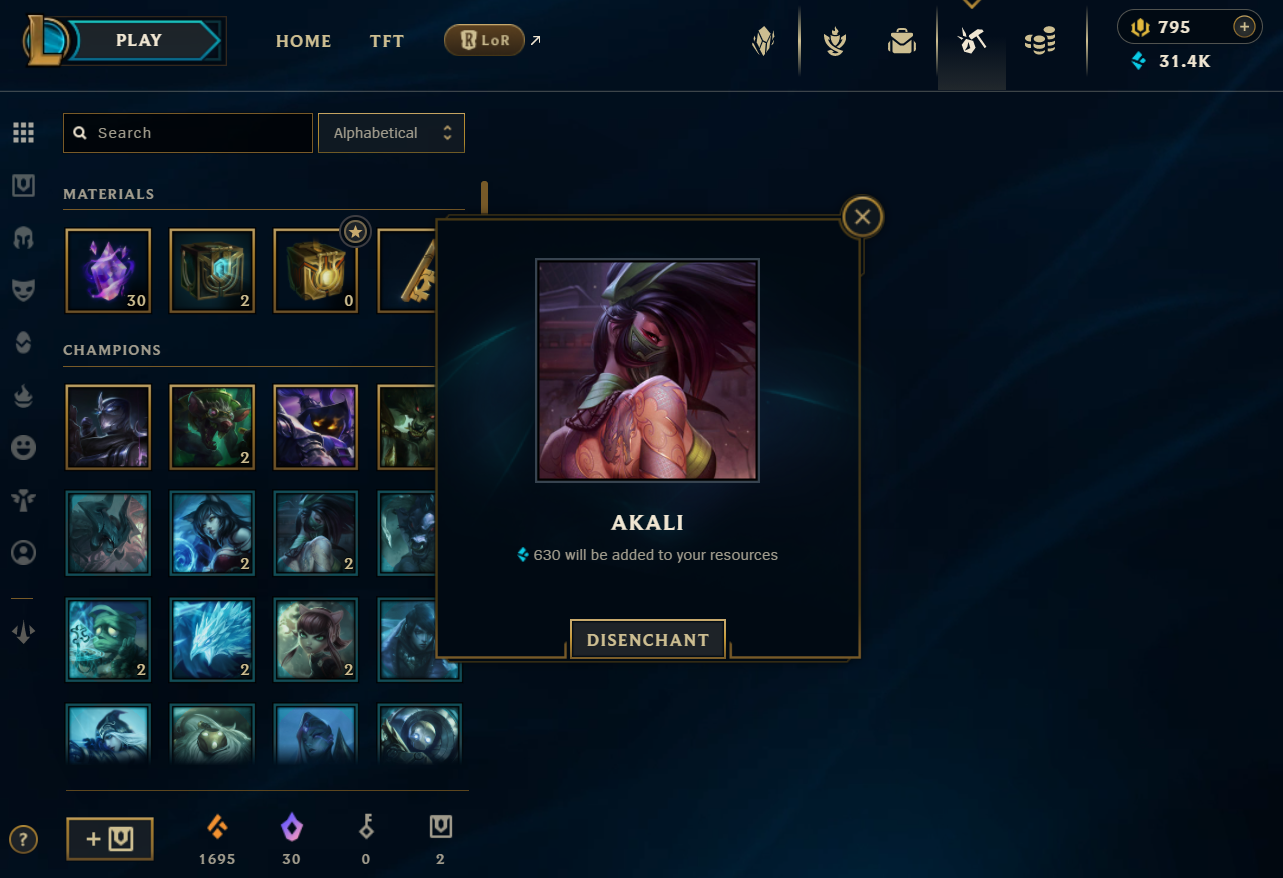Viewport: 1283px width, 878px height.
Task: Open the event trophy rewards icon
Action: tap(834, 42)
